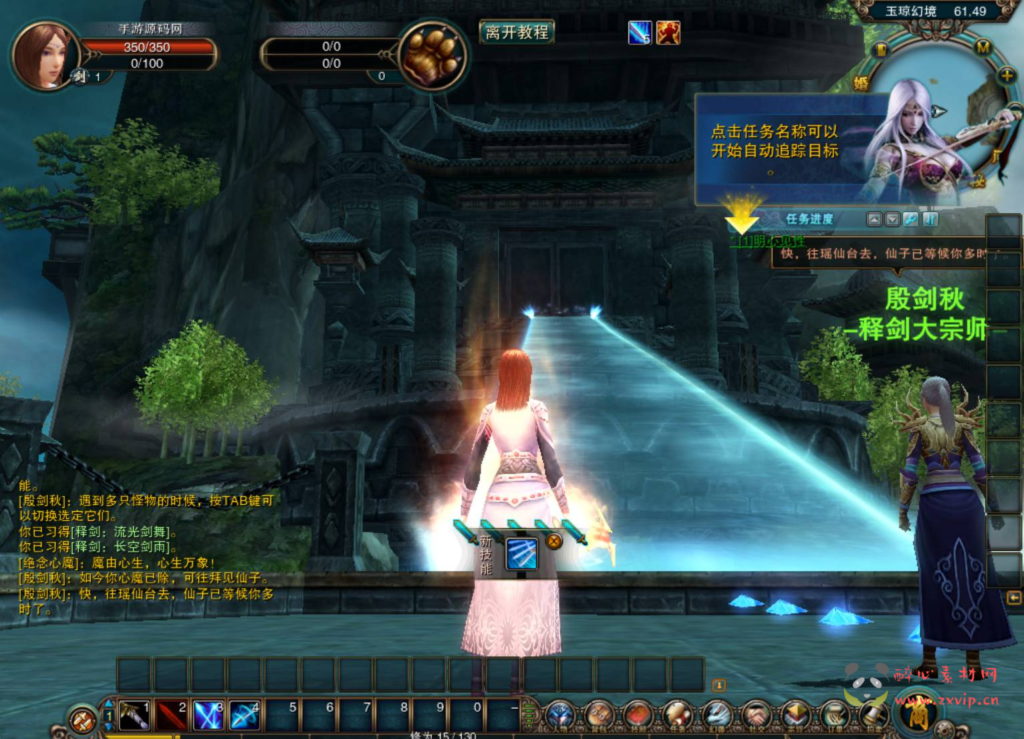Click the 离开教程 leave tutorial button
Viewport: 1024px width, 739px height.
tap(517, 32)
